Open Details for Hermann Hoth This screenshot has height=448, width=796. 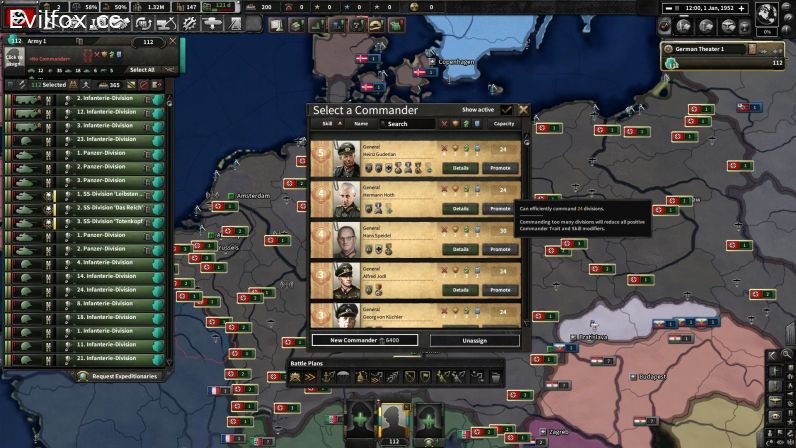[x=460, y=209]
